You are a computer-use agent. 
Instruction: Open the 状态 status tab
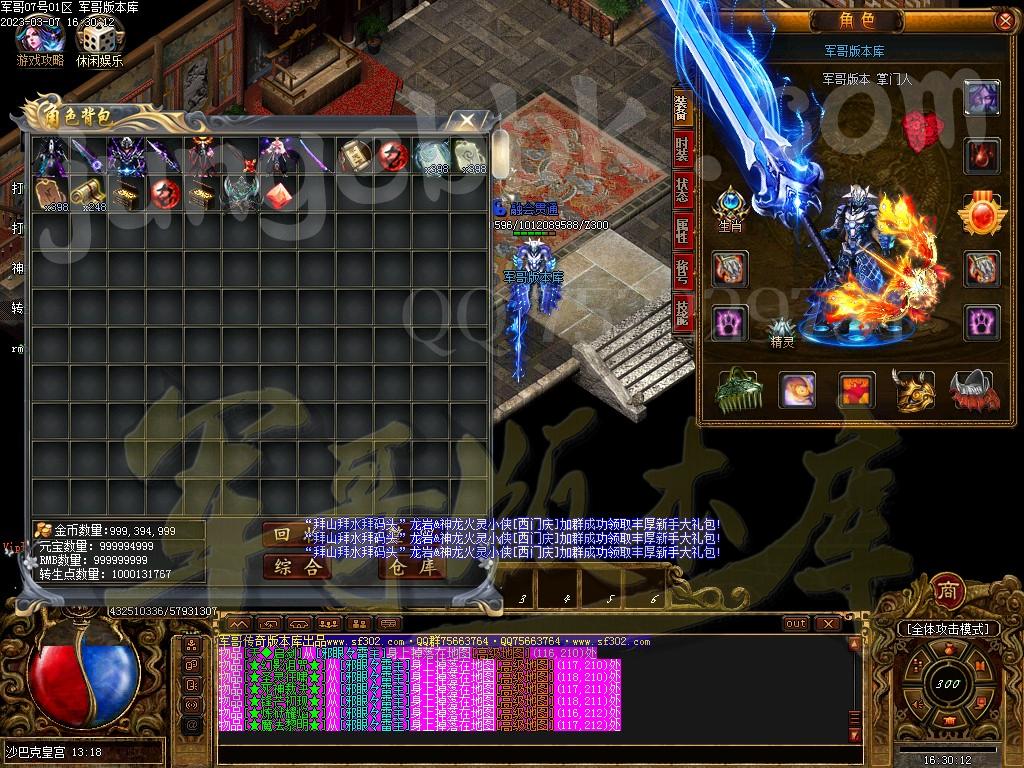pos(682,190)
